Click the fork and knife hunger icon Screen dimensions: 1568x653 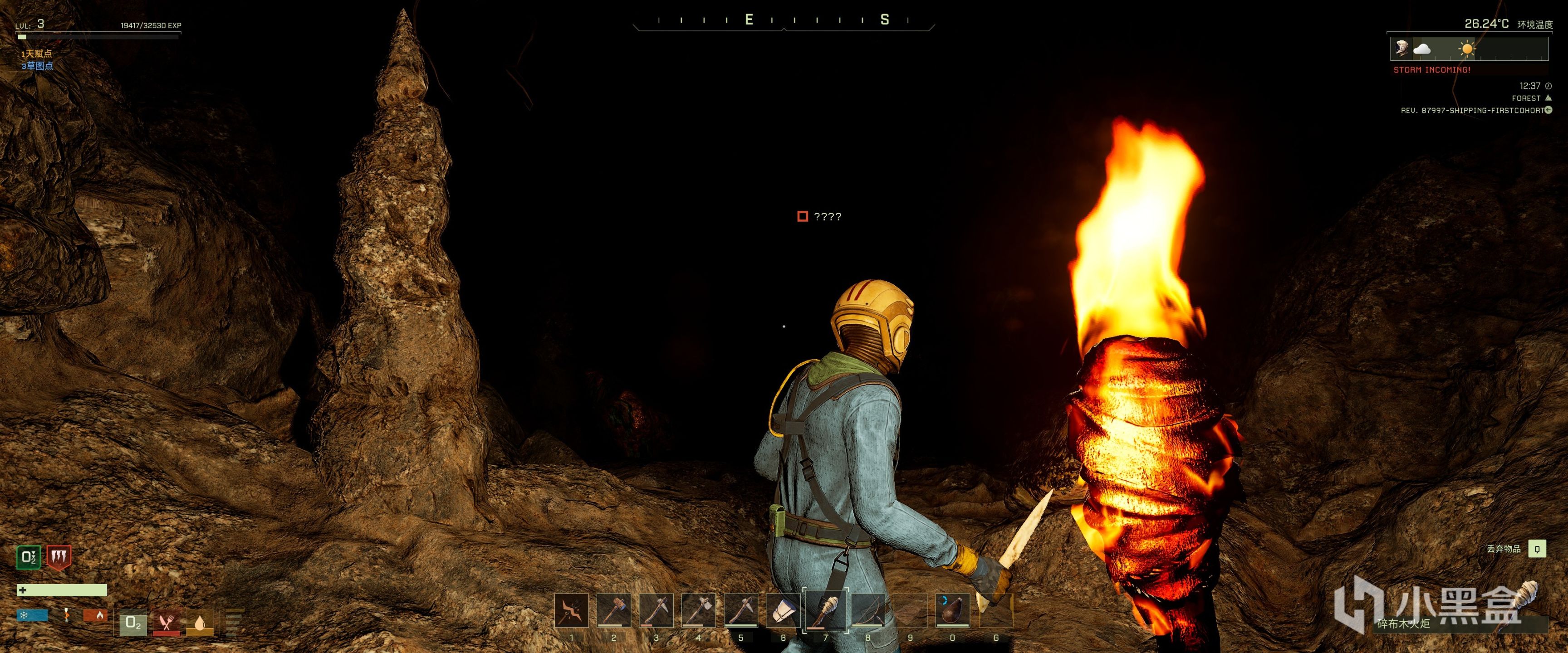[166, 623]
